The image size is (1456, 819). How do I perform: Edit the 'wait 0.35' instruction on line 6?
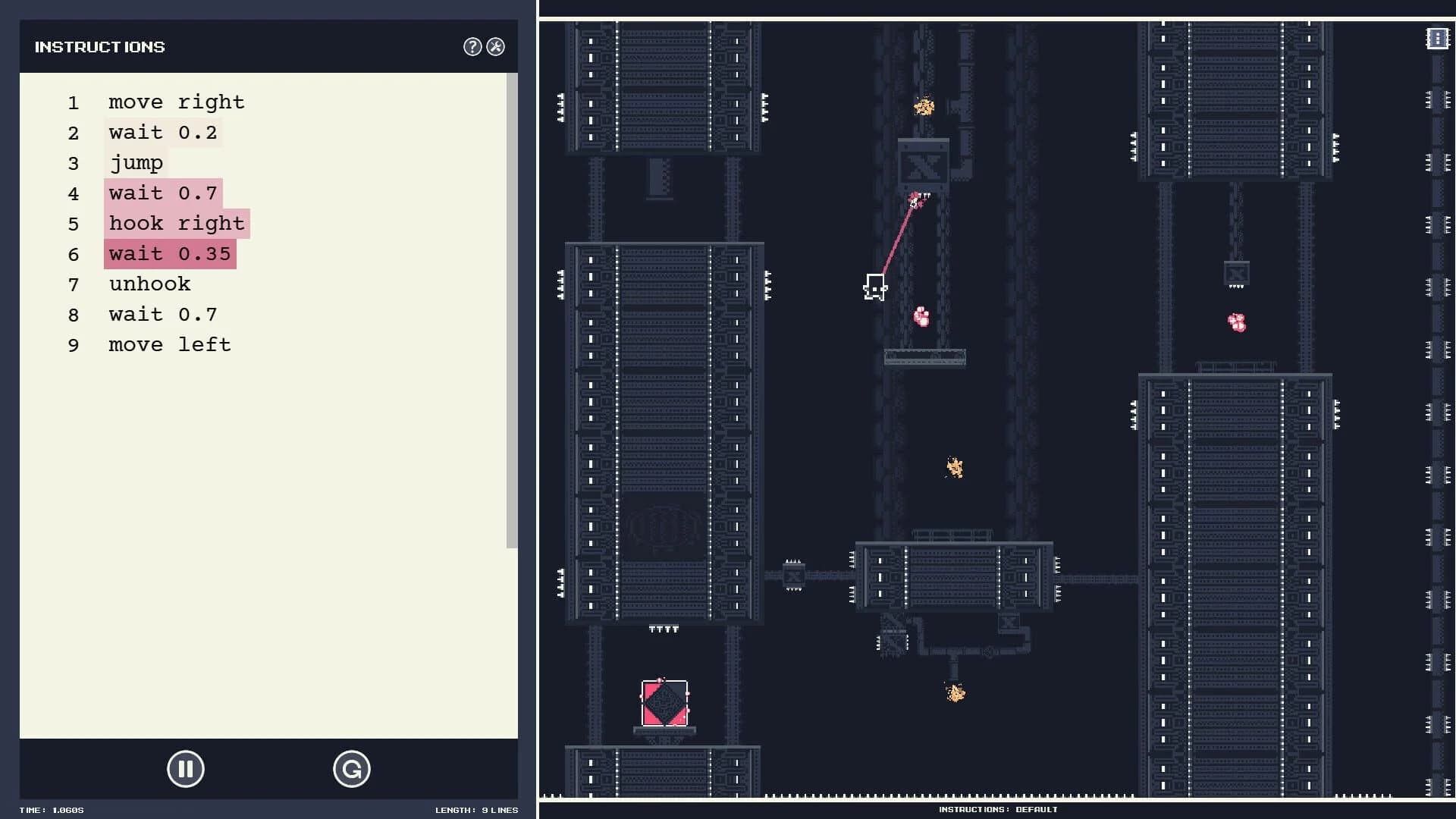169,254
